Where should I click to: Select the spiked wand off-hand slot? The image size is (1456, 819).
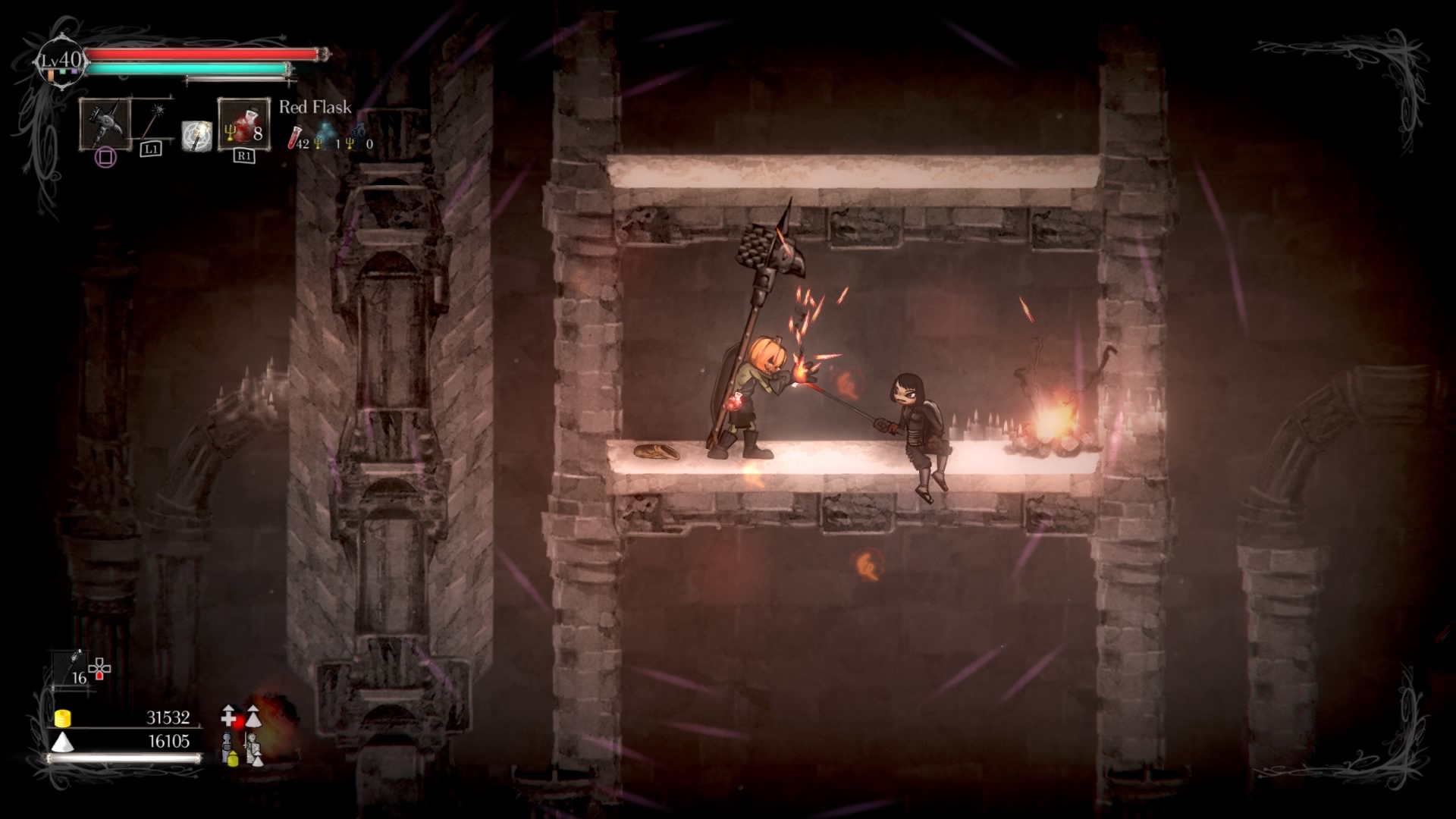click(153, 121)
